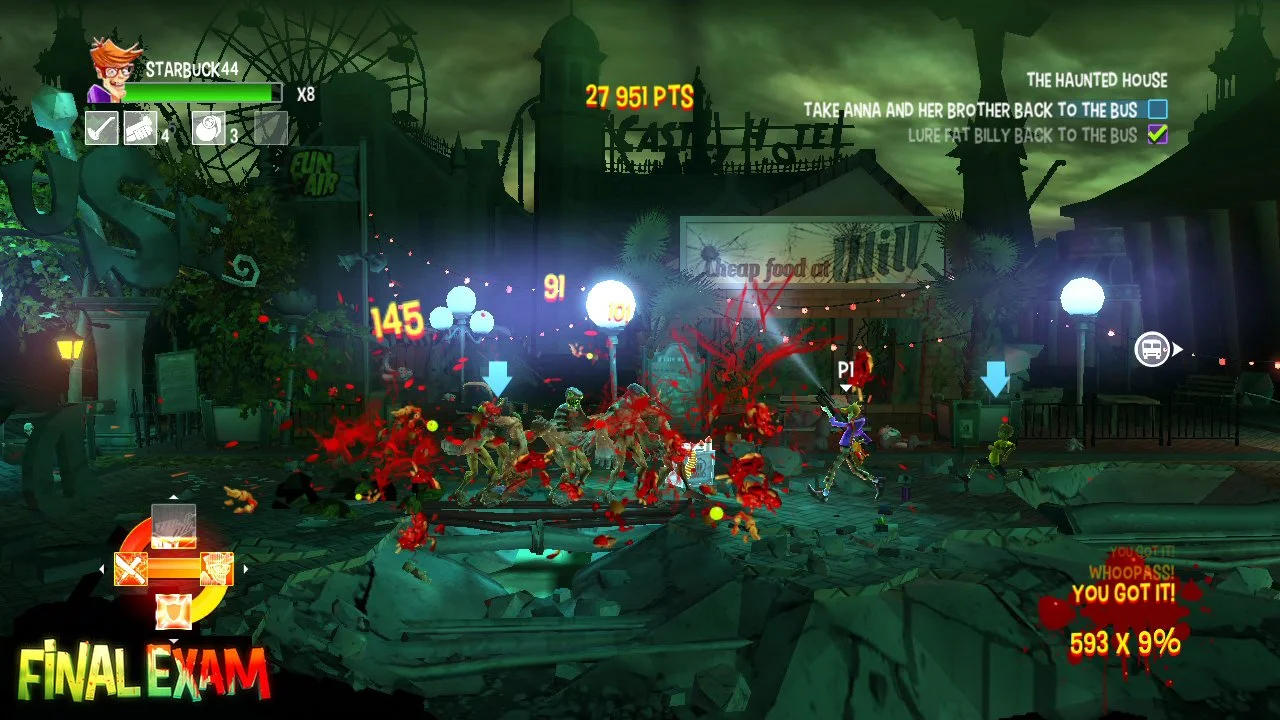
Task: Click the bus waypoint indicator icon
Action: [1152, 349]
